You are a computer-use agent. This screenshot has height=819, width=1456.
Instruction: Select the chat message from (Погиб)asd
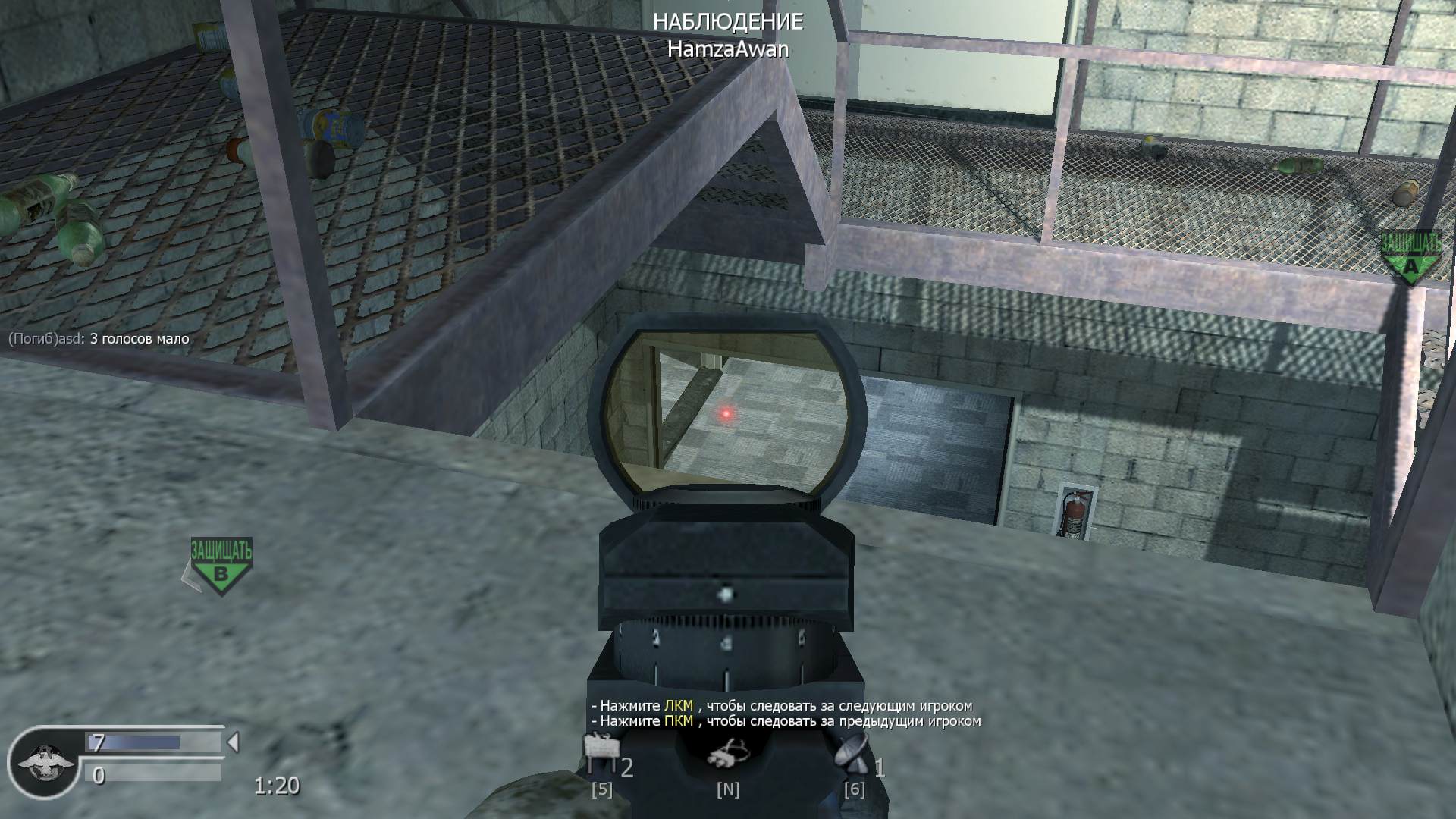[x=97, y=340]
